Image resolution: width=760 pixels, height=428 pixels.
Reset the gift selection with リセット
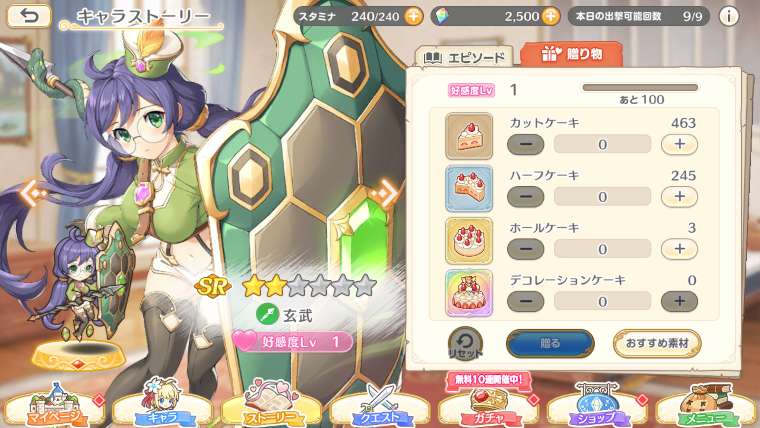466,343
